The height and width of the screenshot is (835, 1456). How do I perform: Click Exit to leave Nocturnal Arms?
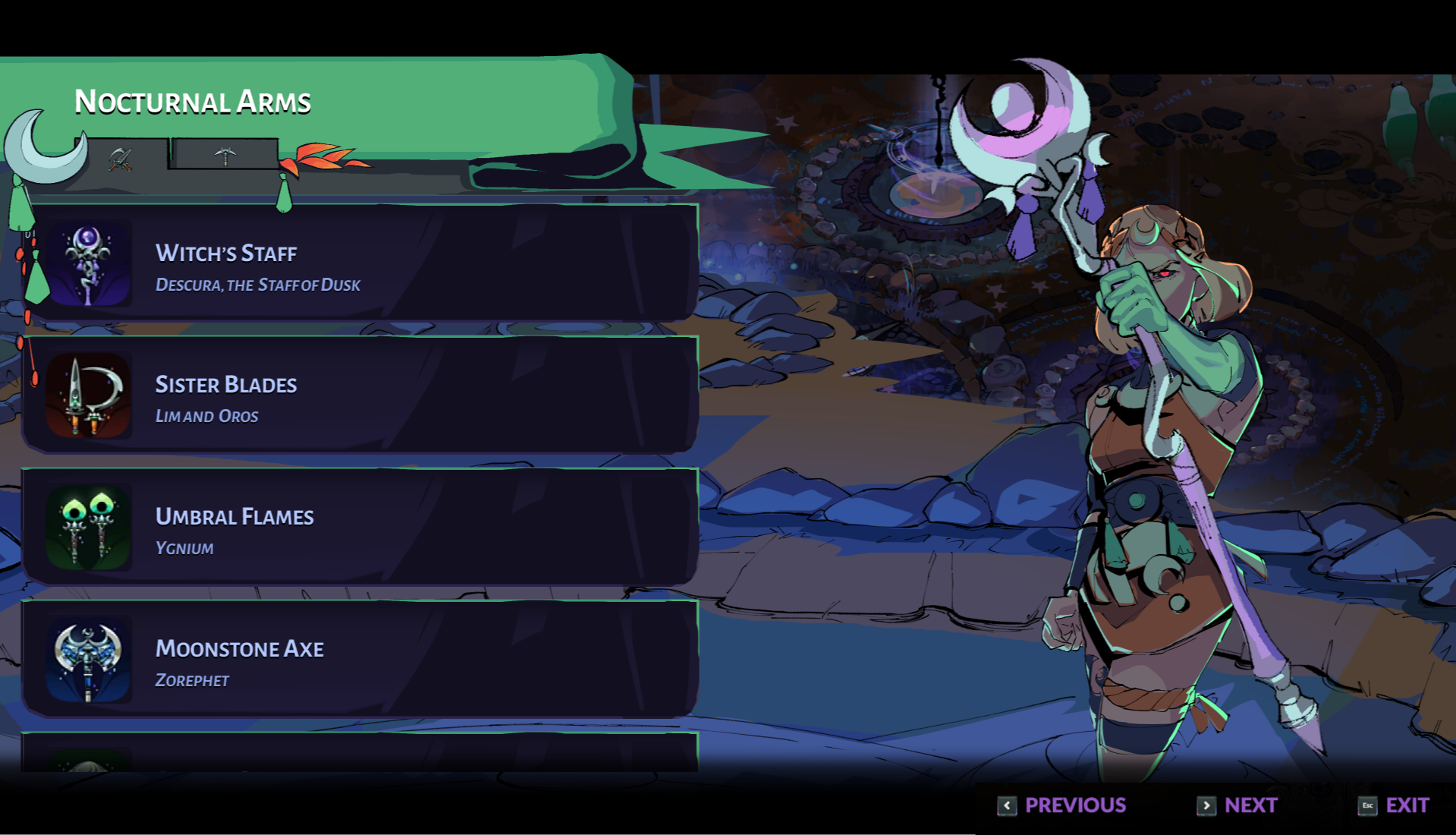tap(1407, 805)
